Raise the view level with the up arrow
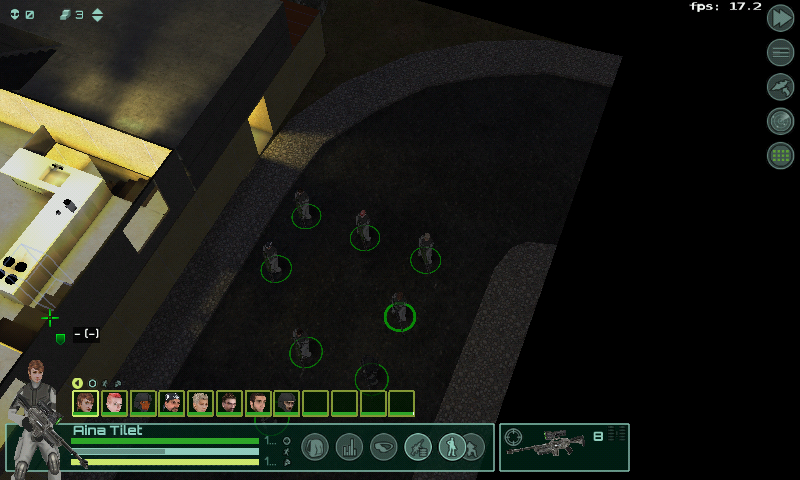 pos(97,11)
